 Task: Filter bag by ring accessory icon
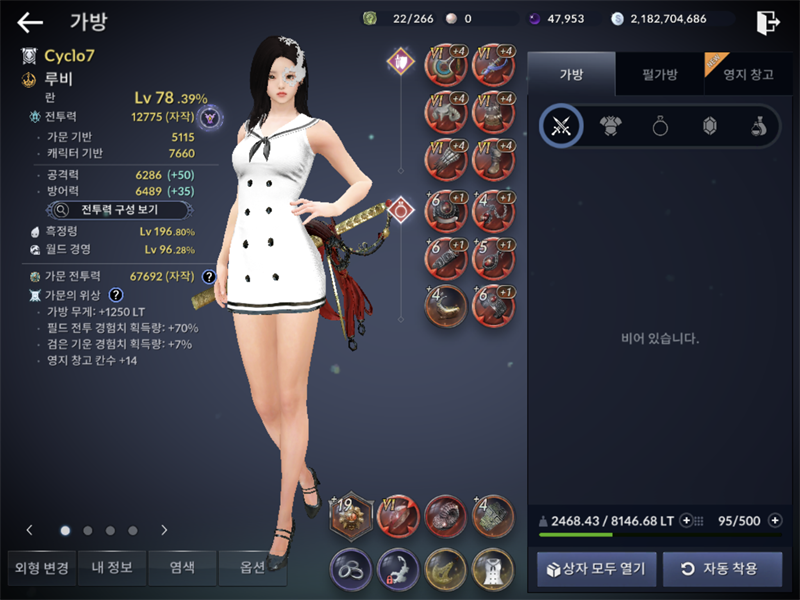tap(660, 126)
